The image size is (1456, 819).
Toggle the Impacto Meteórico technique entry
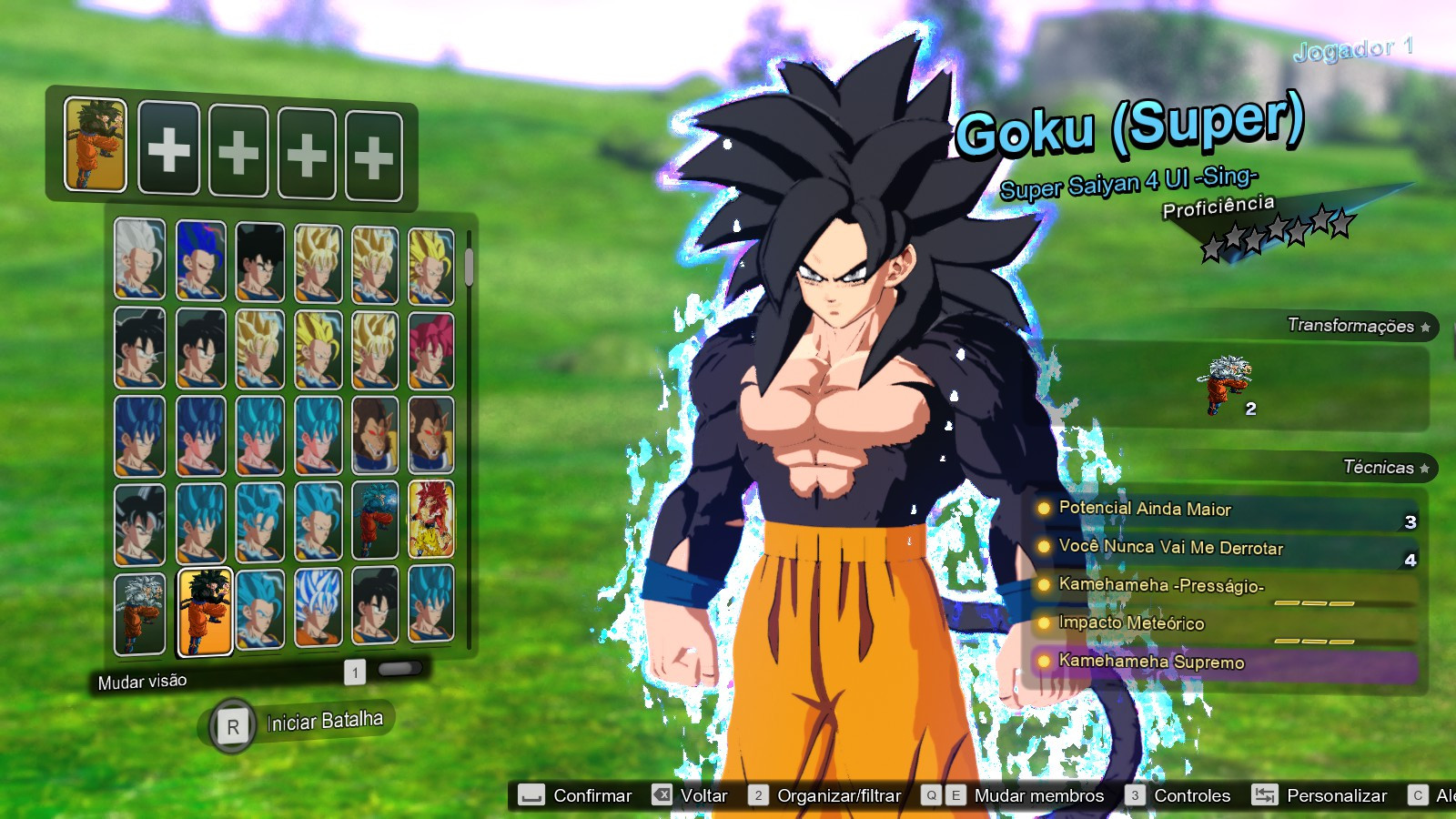(x=1129, y=624)
